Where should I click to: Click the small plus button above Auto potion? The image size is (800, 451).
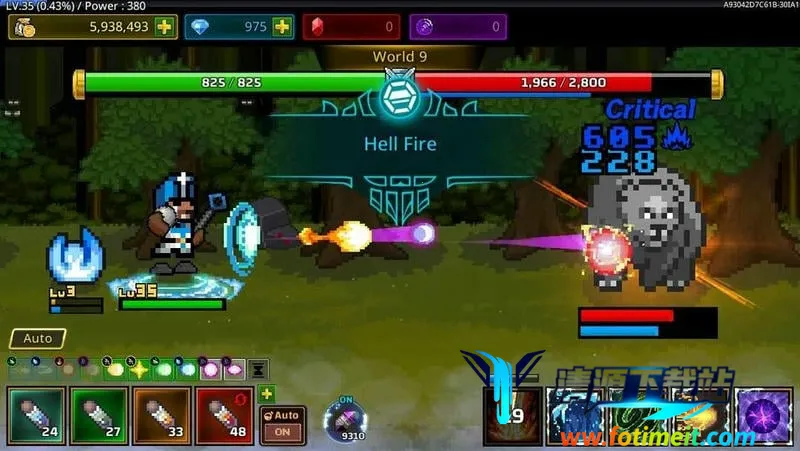click(266, 394)
